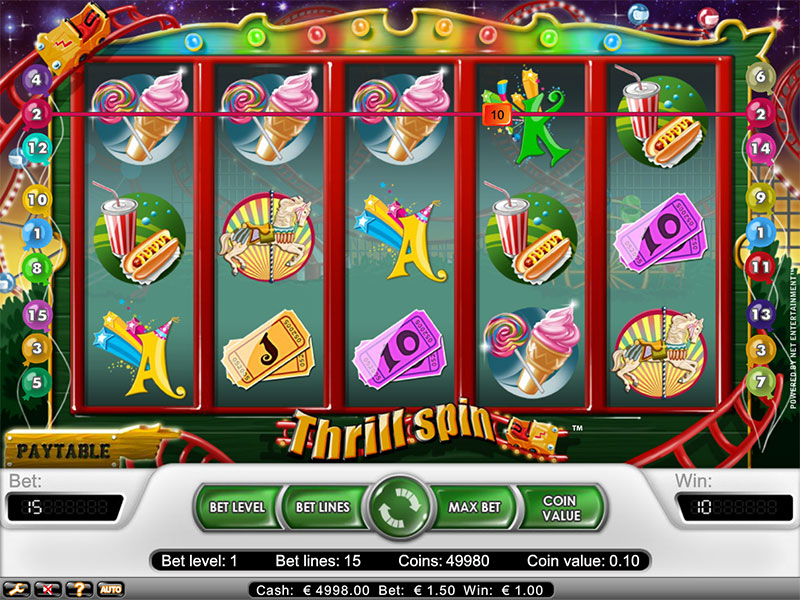The image size is (800, 600).
Task: Choose payline balloon number 15
Action: 37,314
